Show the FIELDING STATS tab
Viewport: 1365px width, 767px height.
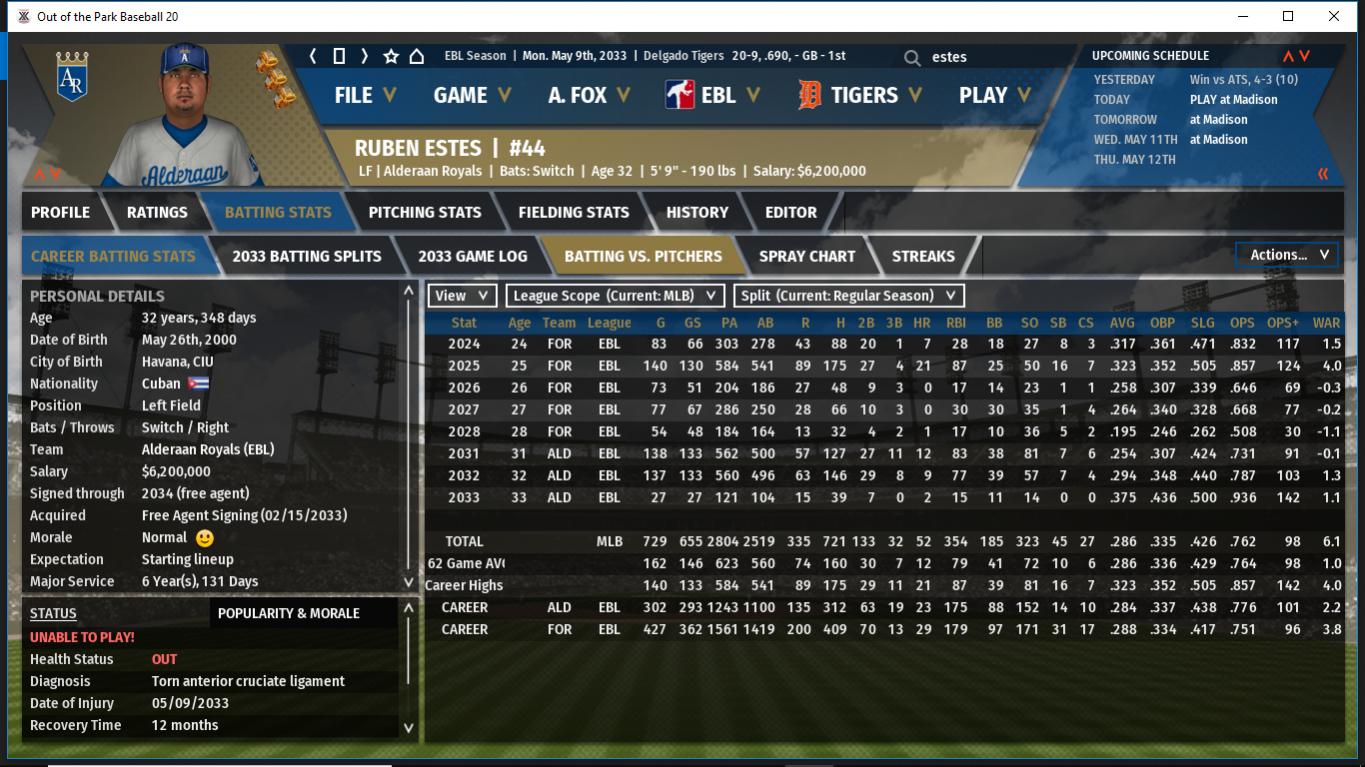point(573,212)
